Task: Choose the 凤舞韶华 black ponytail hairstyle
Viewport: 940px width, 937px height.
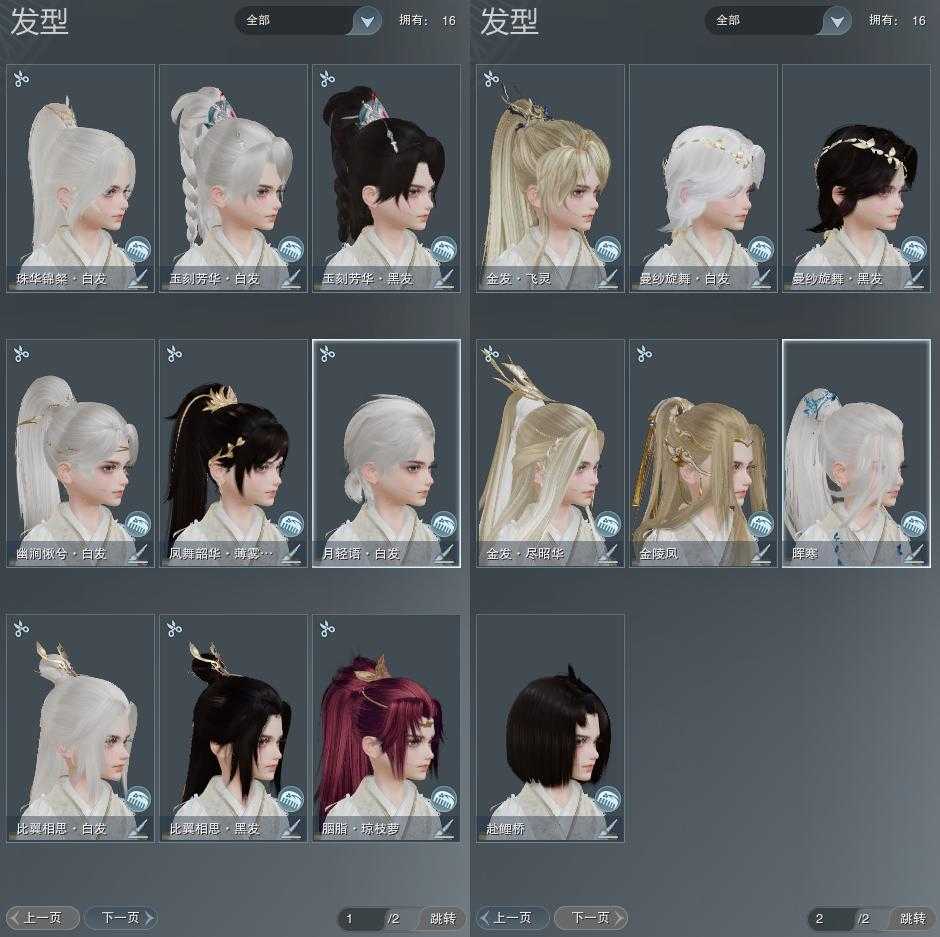Action: coord(233,453)
